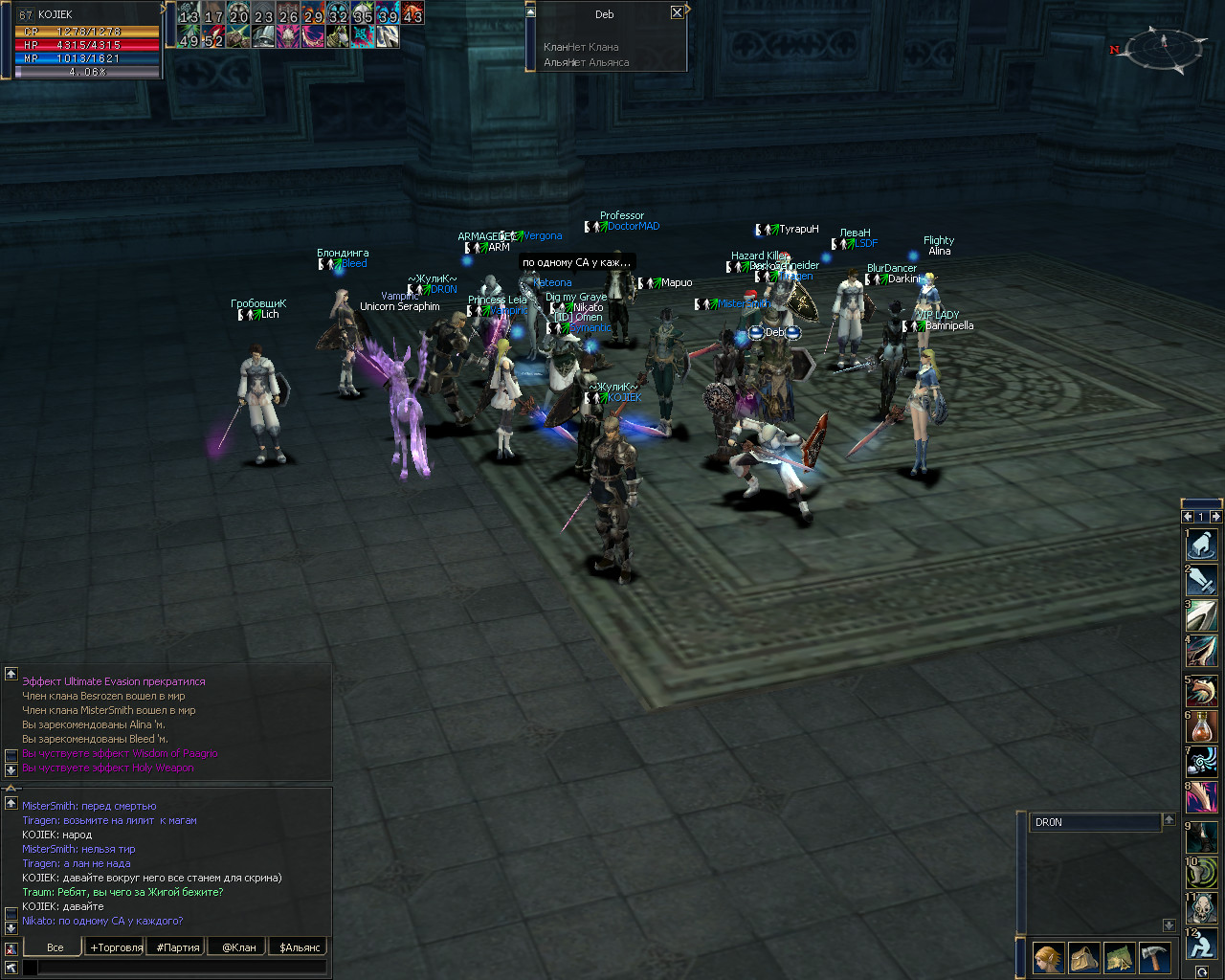Open the #Партия chat tab
The height and width of the screenshot is (980, 1225).
click(x=178, y=947)
